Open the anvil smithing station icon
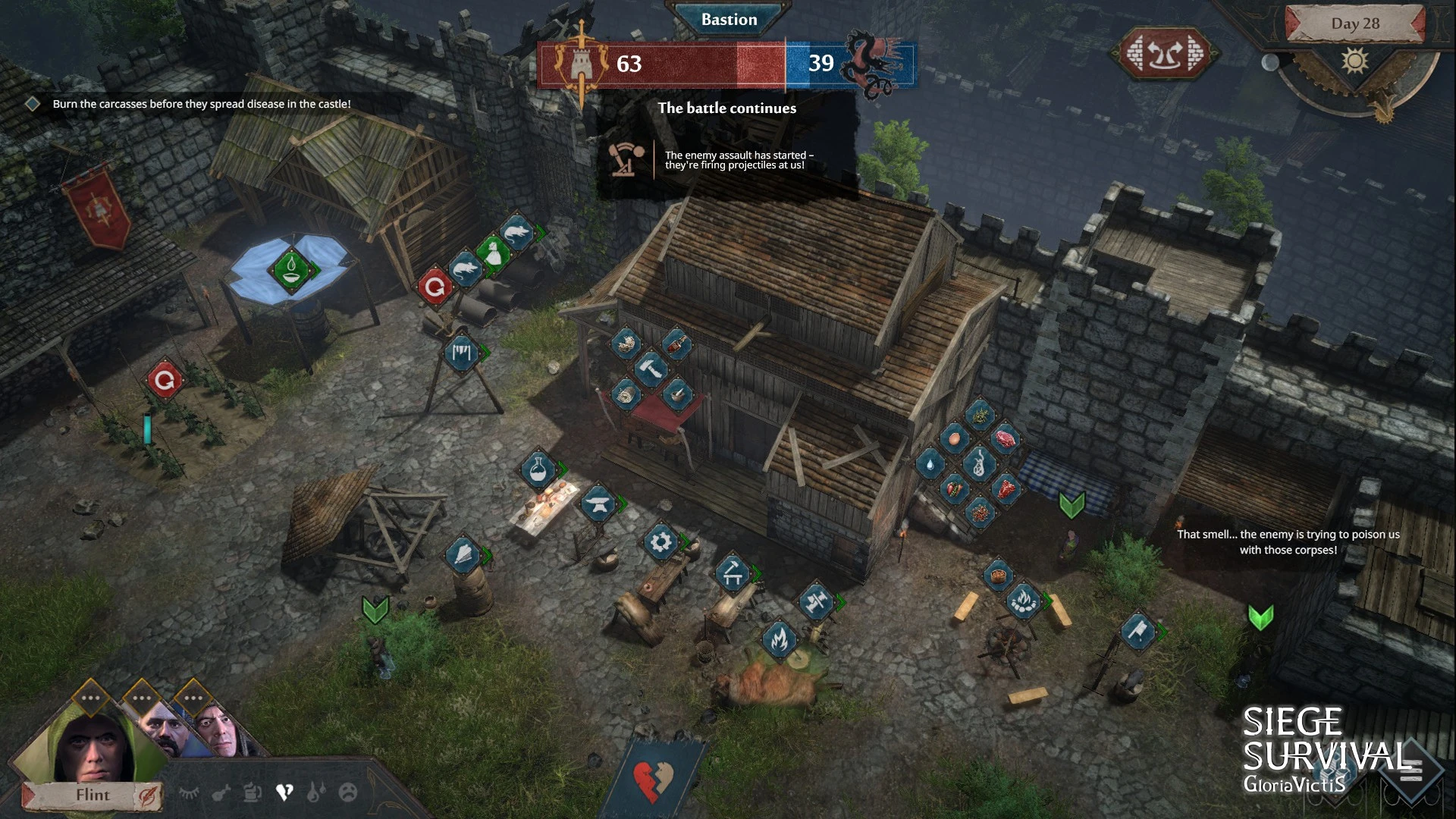 pos(598,504)
